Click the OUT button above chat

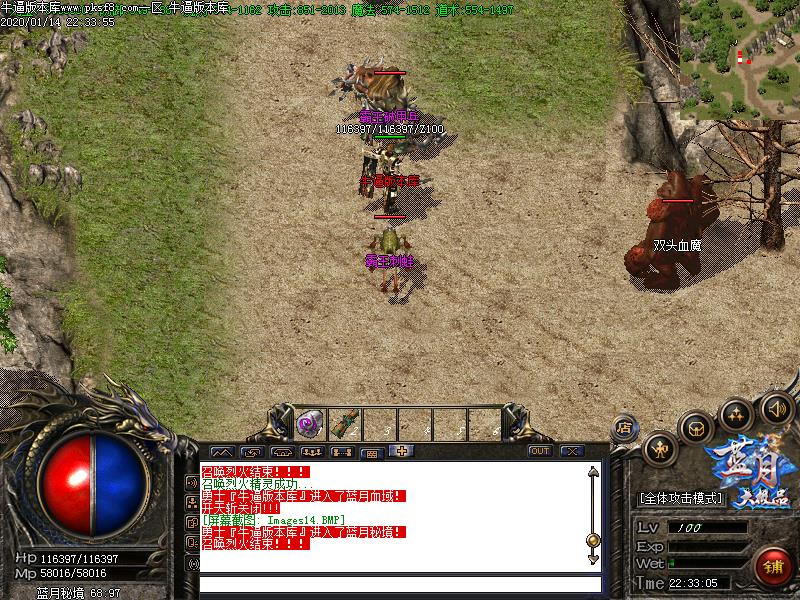point(540,451)
